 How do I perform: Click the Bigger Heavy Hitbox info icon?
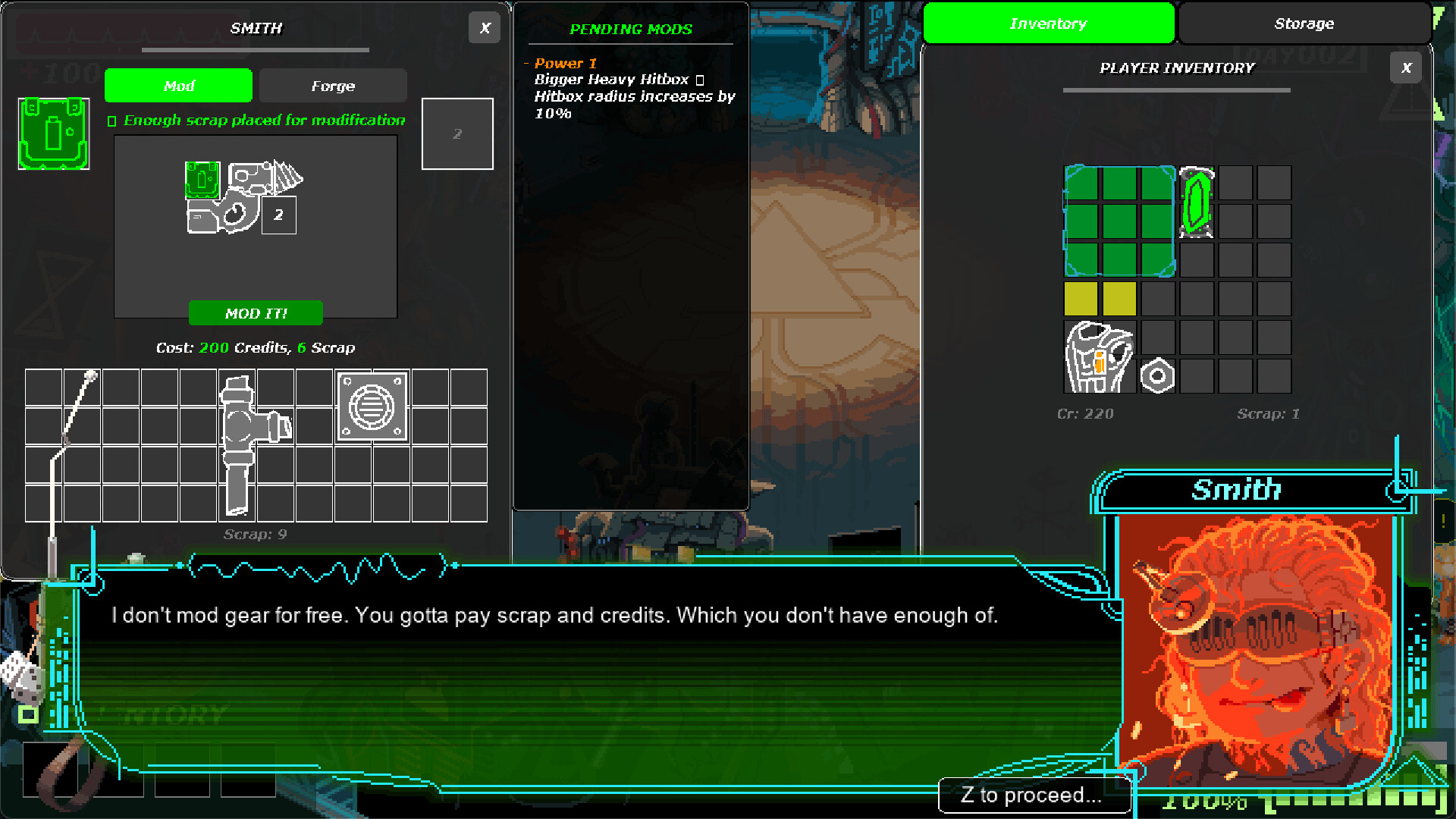[x=699, y=79]
